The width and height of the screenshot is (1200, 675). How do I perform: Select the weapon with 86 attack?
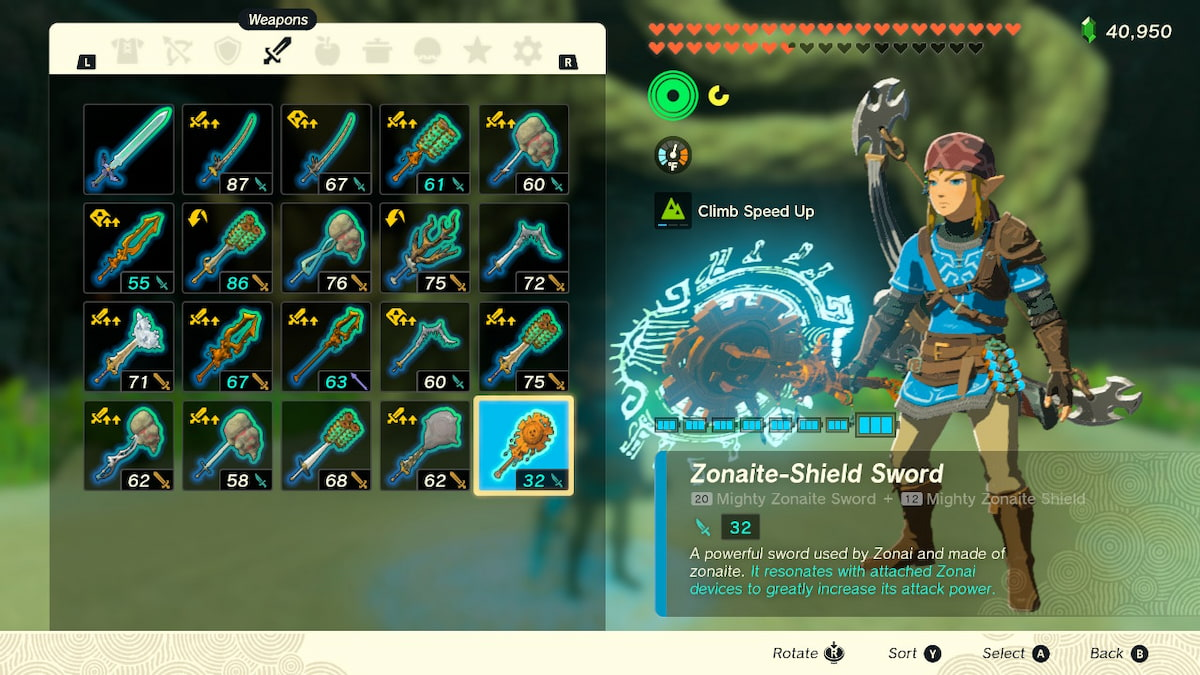(227, 248)
